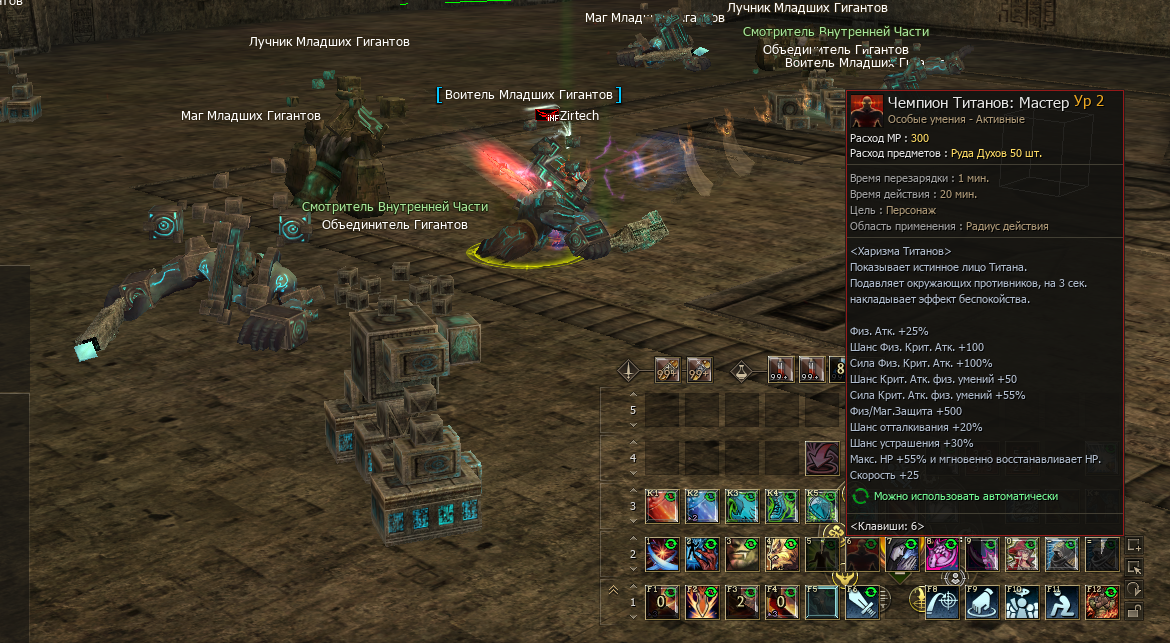Viewport: 1170px width, 643px height.
Task: Activate the lion beast head skill
Action: (782, 553)
